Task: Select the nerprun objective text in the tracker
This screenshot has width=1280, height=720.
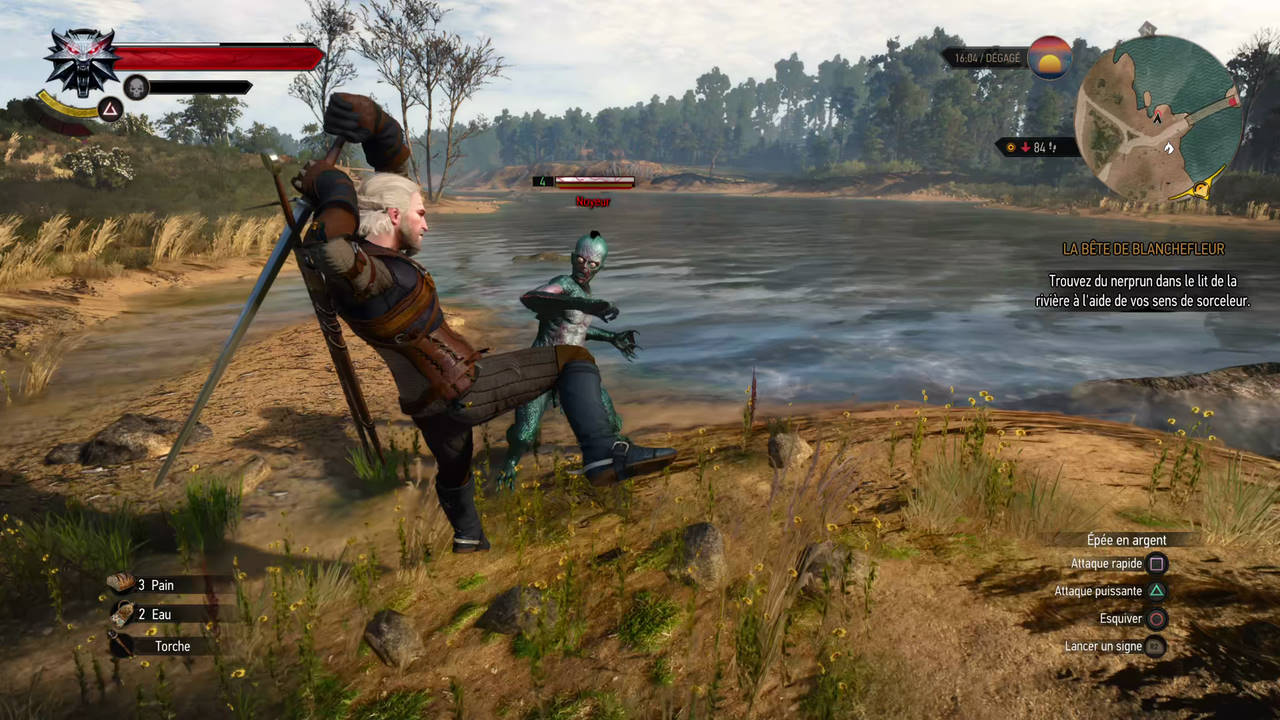Action: pos(1142,290)
